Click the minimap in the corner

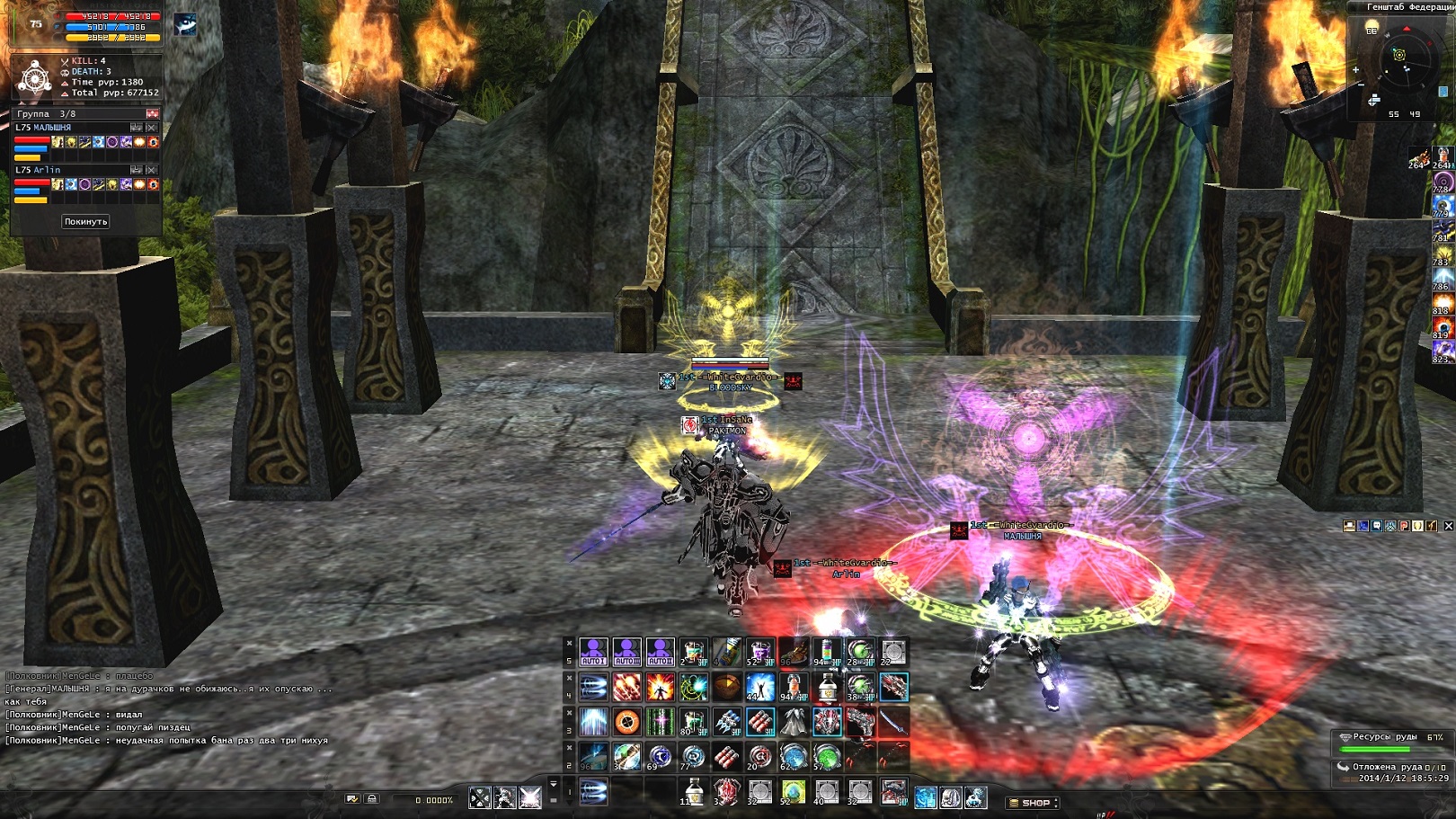pyautogui.click(x=1398, y=57)
